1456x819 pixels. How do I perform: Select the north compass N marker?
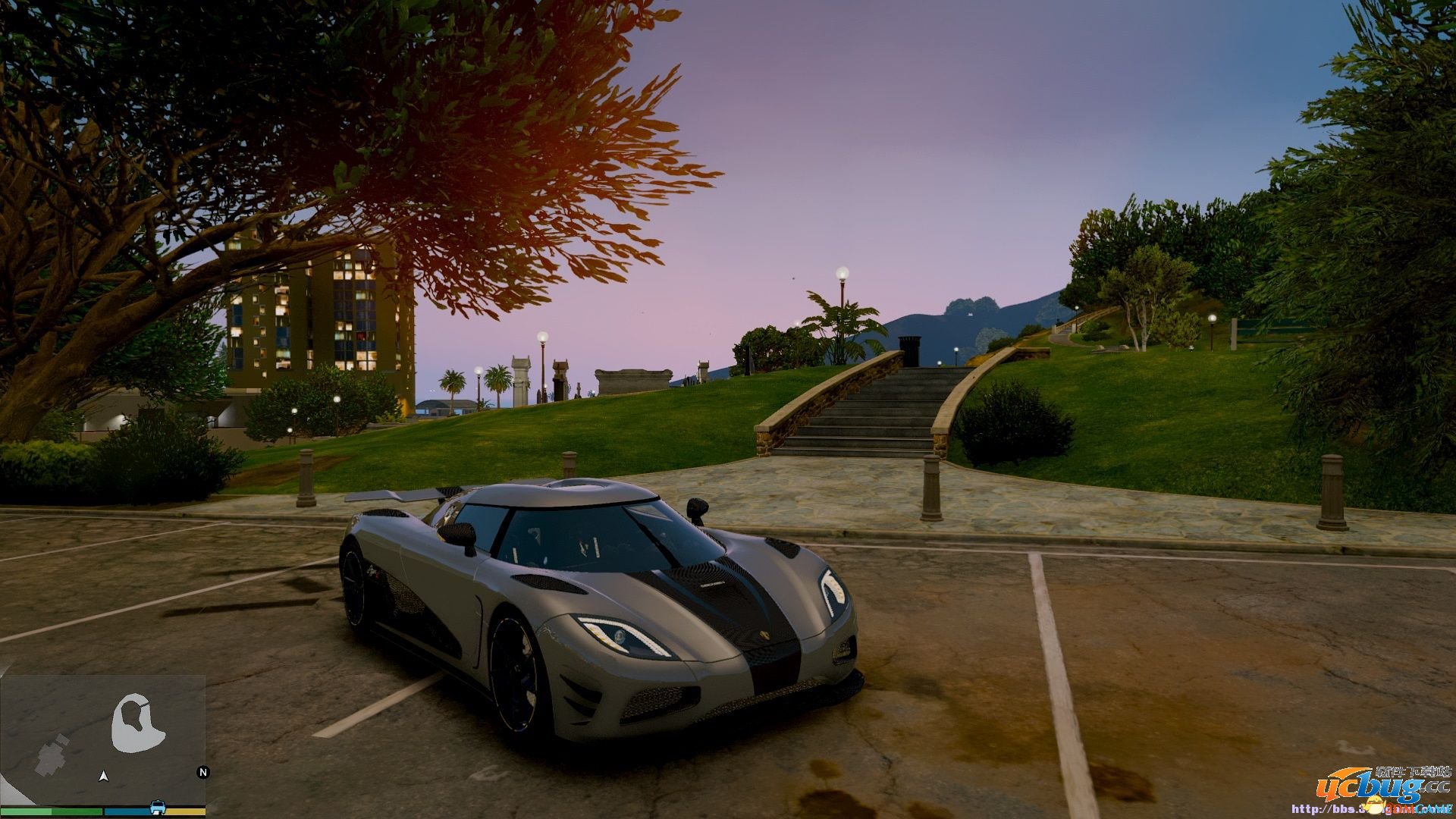pyautogui.click(x=202, y=773)
